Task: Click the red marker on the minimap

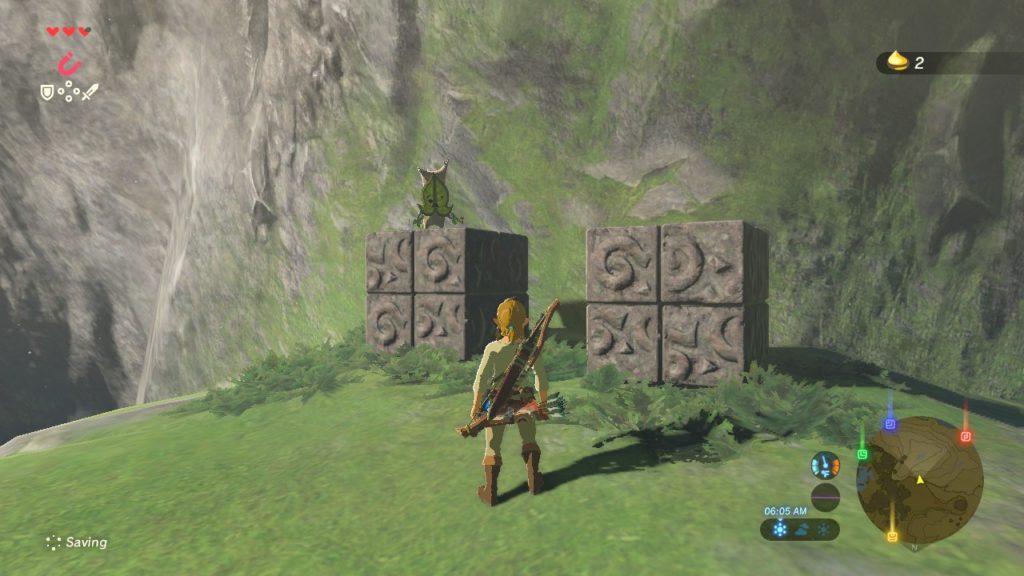Action: coord(965,436)
